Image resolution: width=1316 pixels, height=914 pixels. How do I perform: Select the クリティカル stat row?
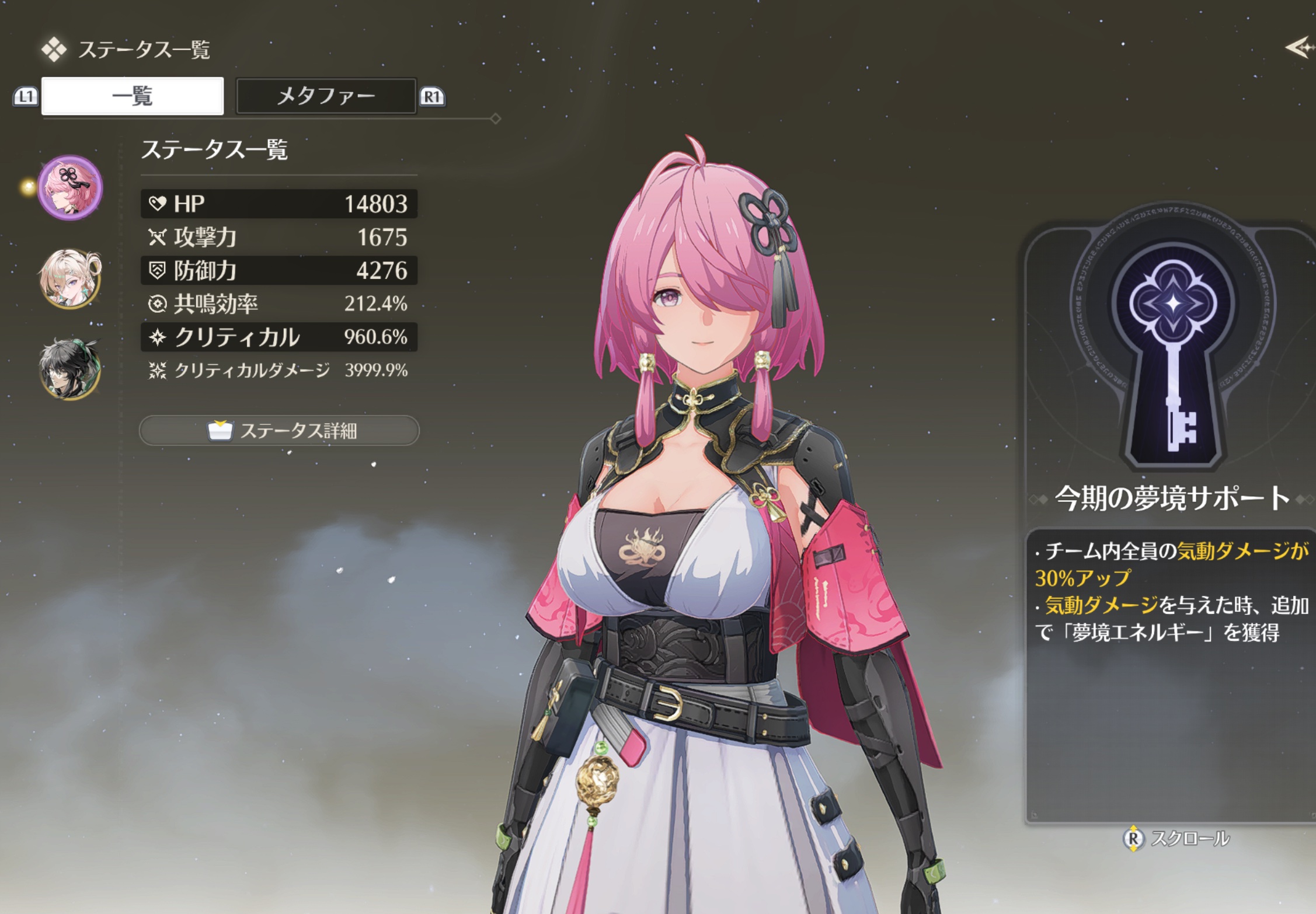pos(279,337)
